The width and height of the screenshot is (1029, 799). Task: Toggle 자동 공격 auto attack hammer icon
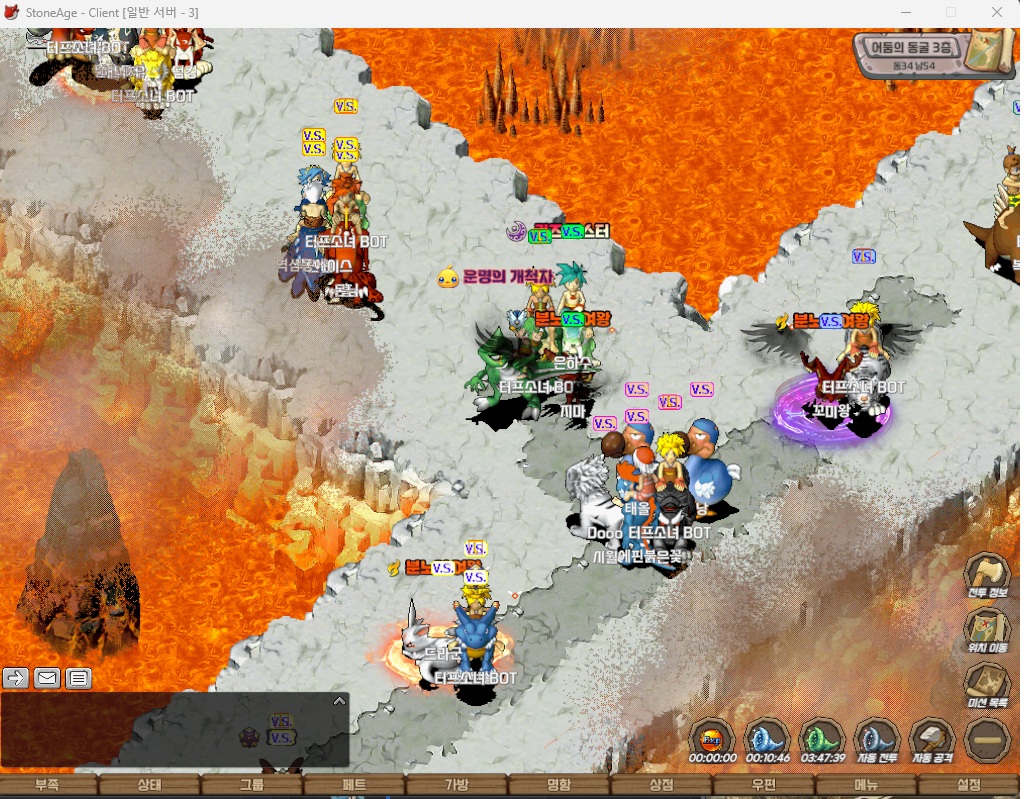click(930, 741)
